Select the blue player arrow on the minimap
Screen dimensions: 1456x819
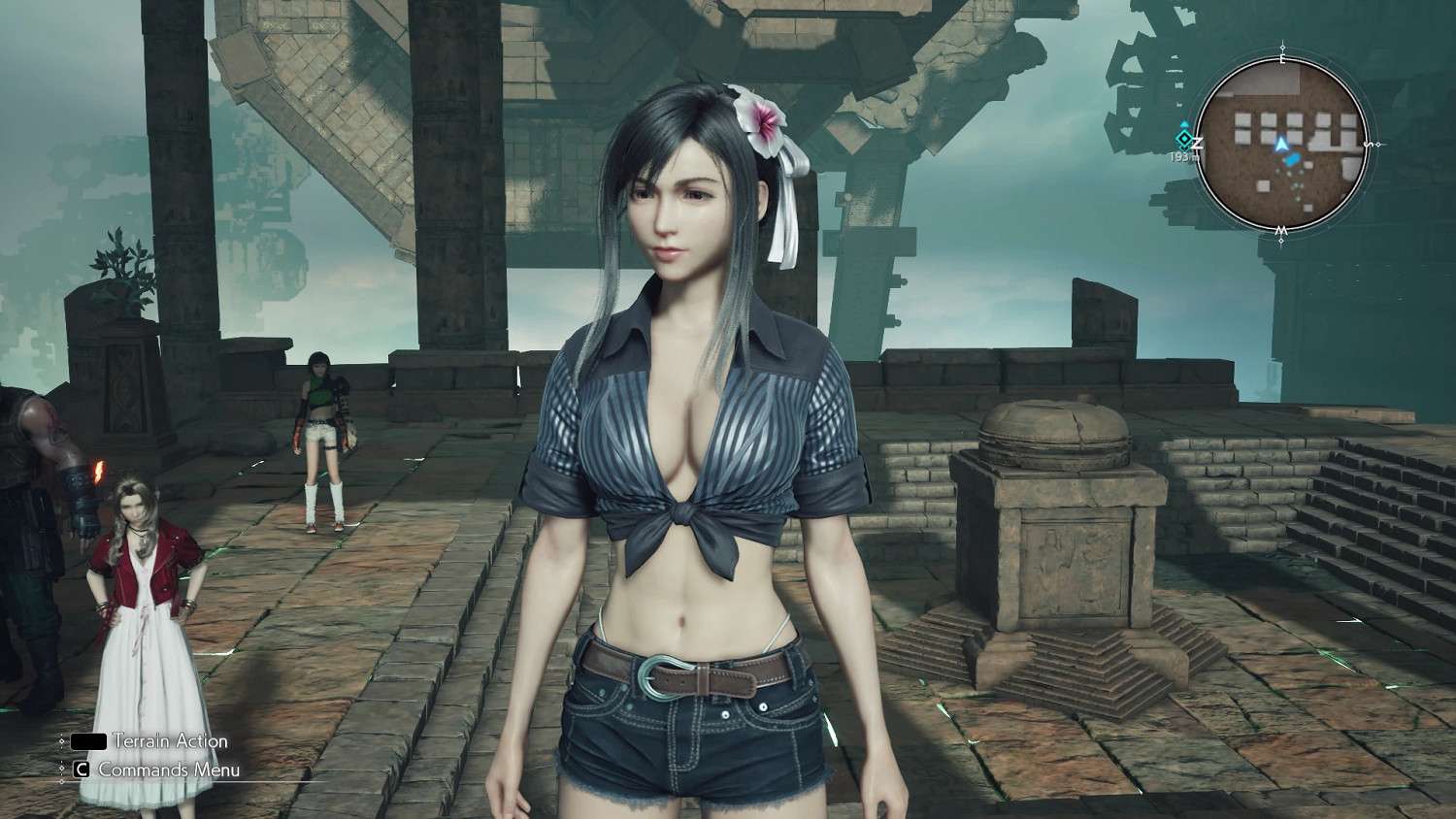pos(1282,145)
